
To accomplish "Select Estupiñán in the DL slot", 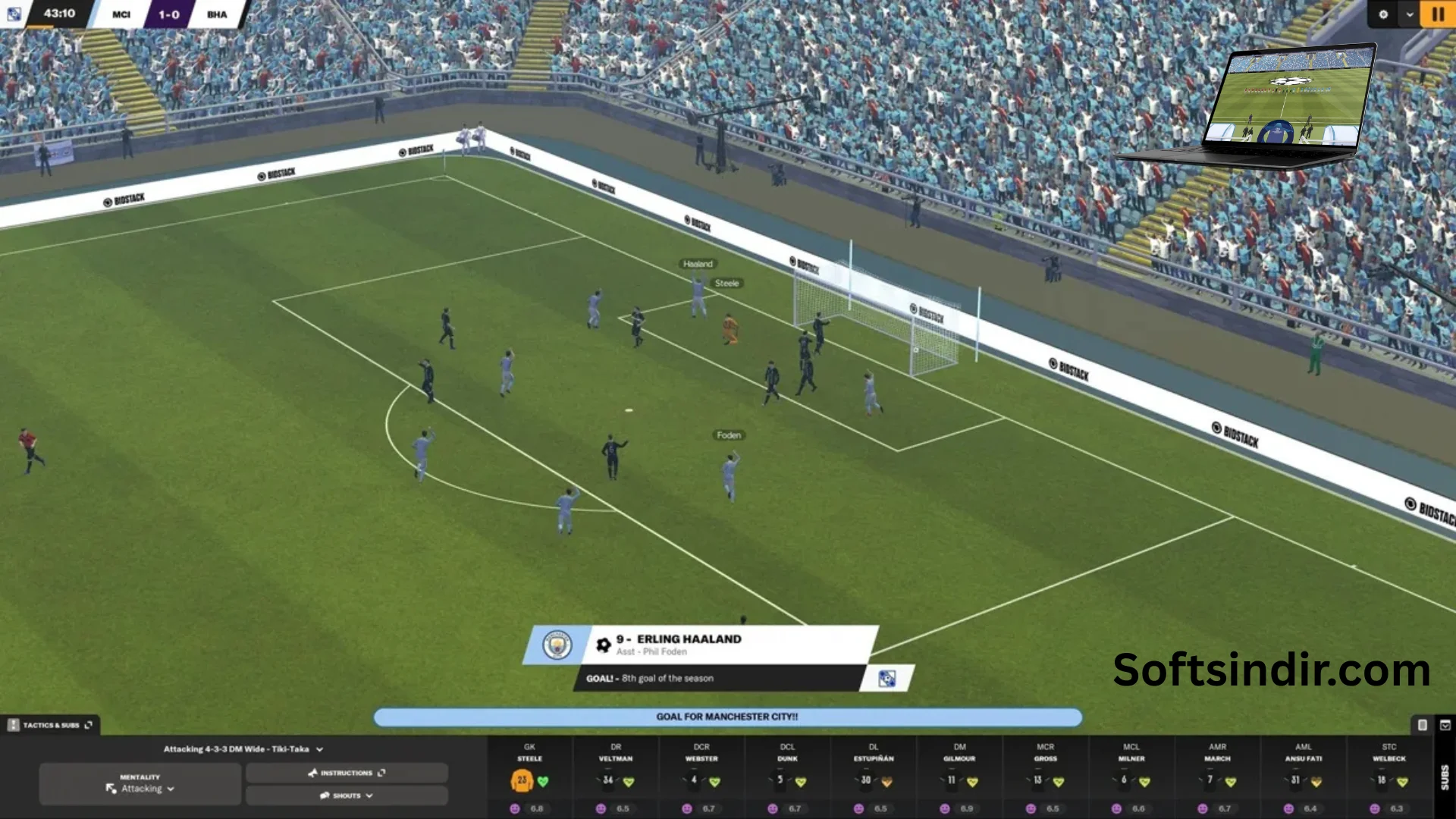I will tap(874, 777).
